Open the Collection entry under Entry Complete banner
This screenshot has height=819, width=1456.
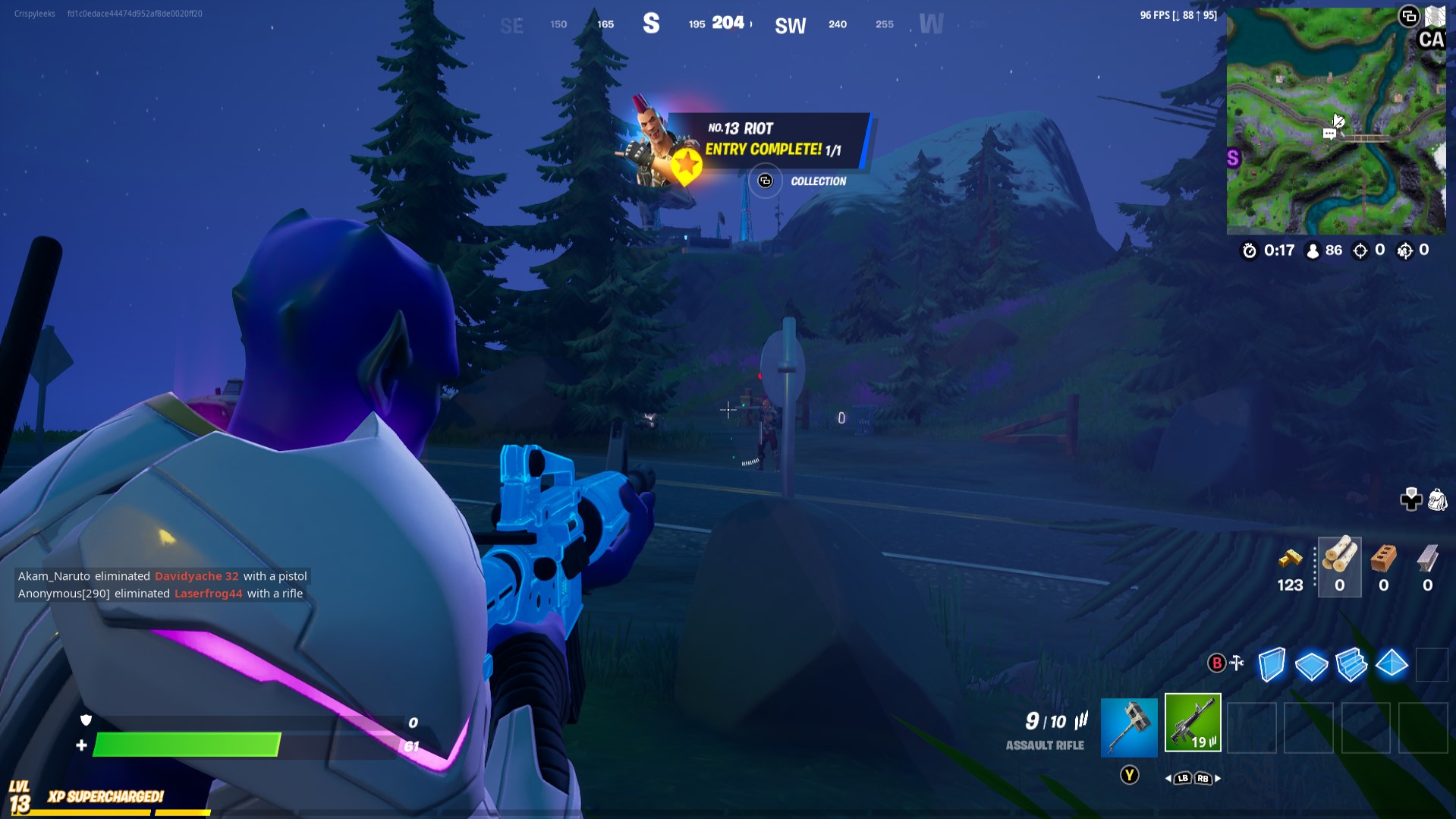(765, 181)
